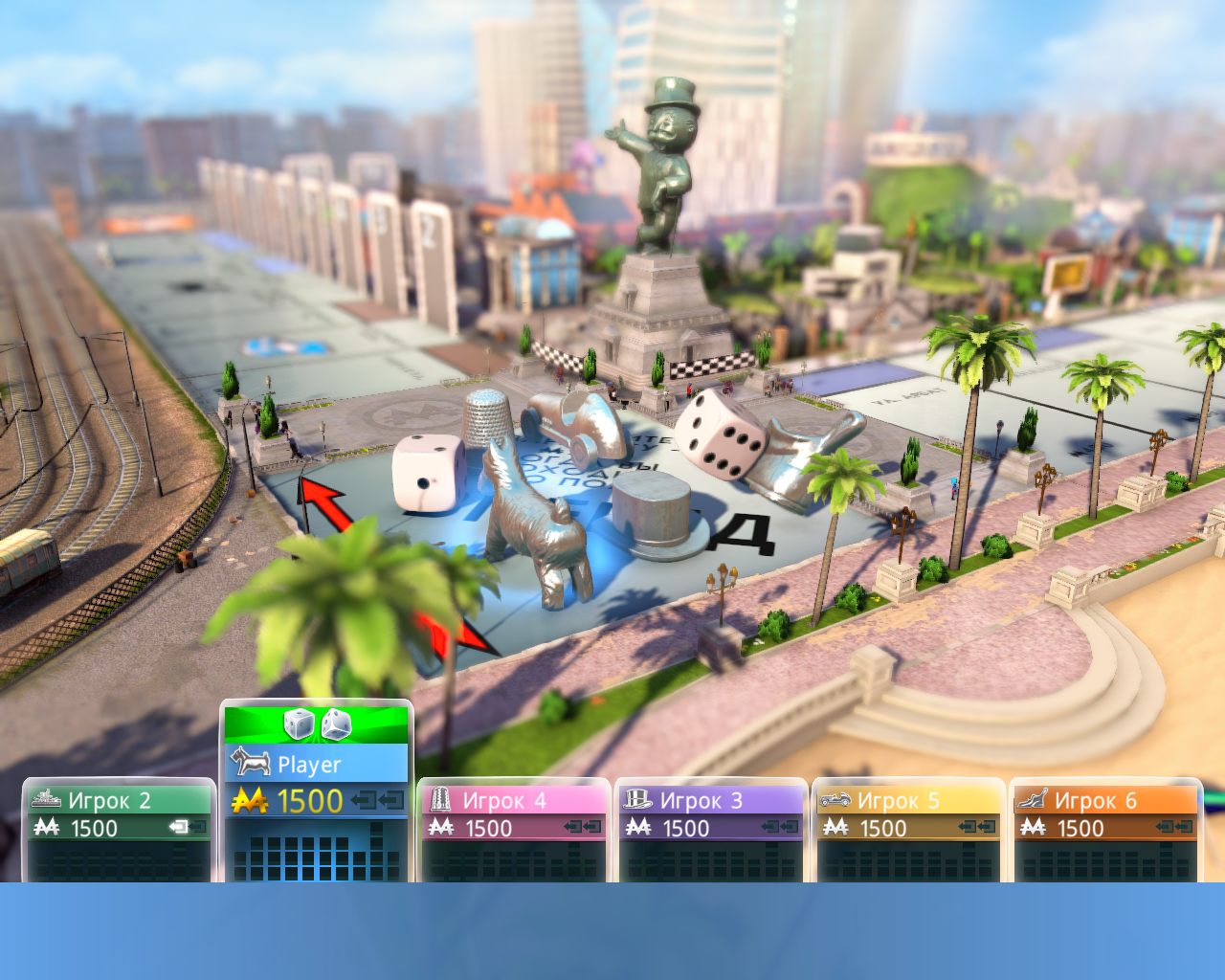Select the Игрок 2 player panel
1225x980 pixels.
click(119, 829)
